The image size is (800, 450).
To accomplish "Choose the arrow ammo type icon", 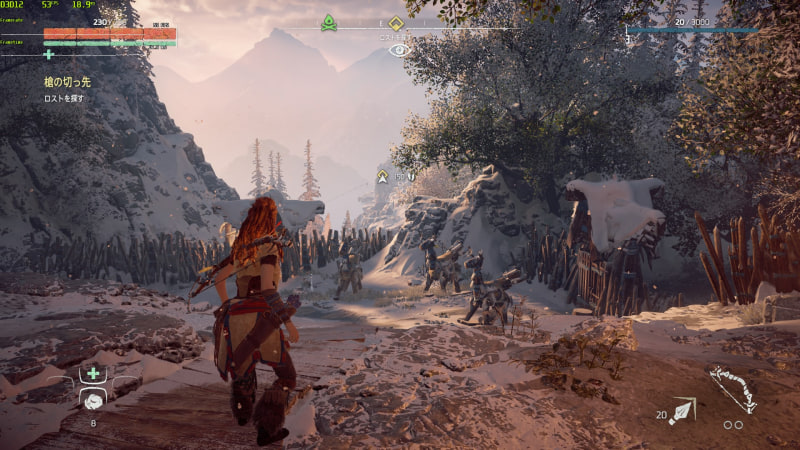I will [x=683, y=410].
